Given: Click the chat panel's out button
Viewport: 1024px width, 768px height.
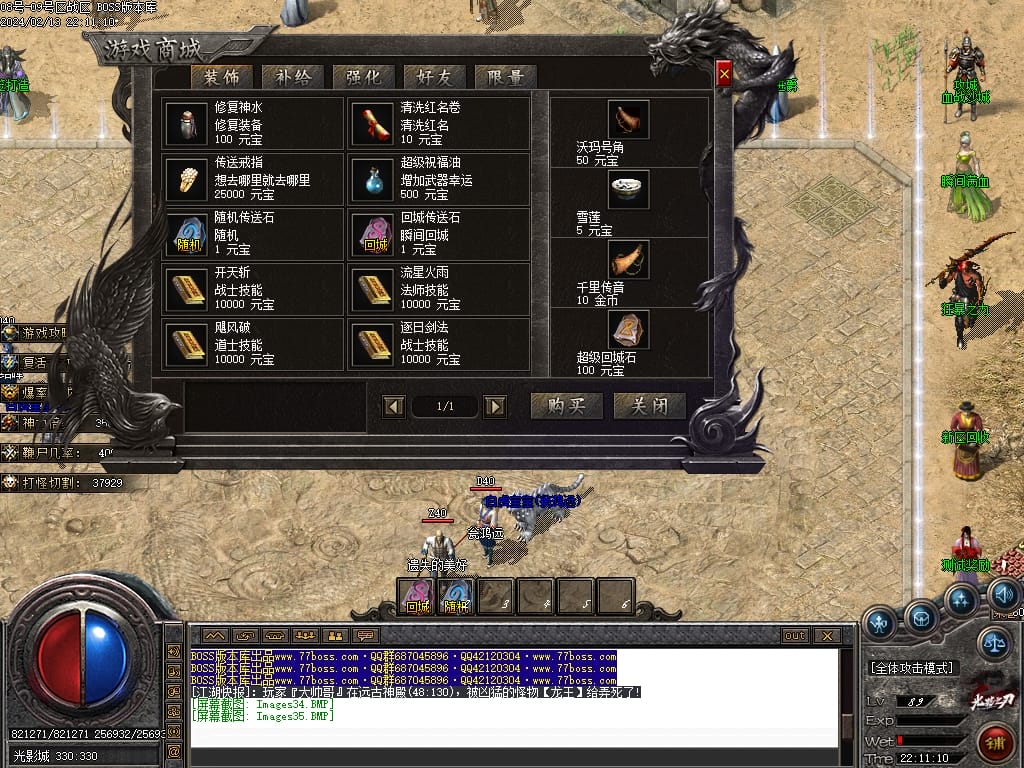Looking at the screenshot, I should (x=795, y=635).
